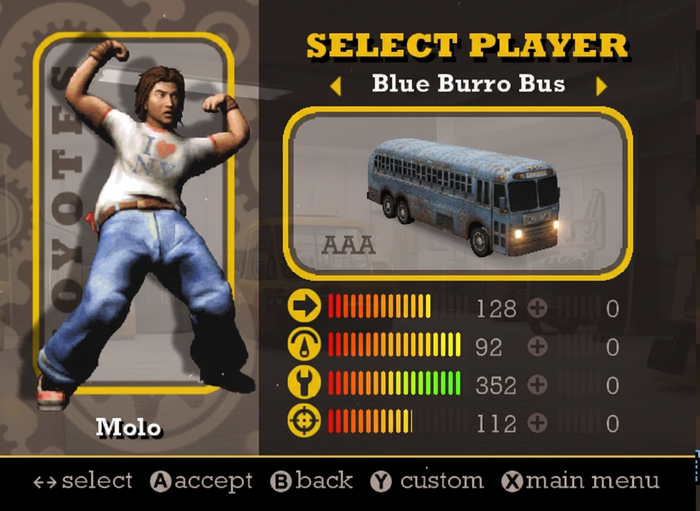Choose the Blue Burro Bus vehicle preview
700x511 pixels.
click(x=458, y=194)
